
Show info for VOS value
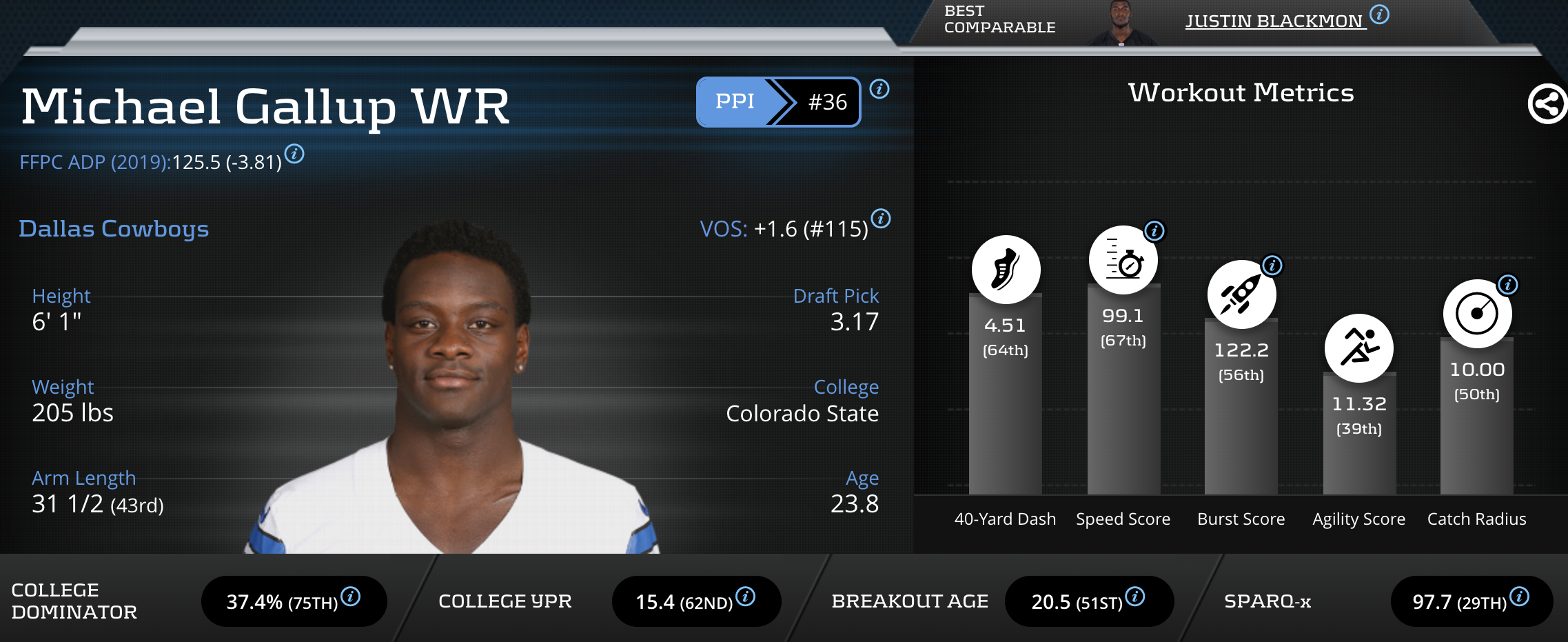[x=881, y=219]
